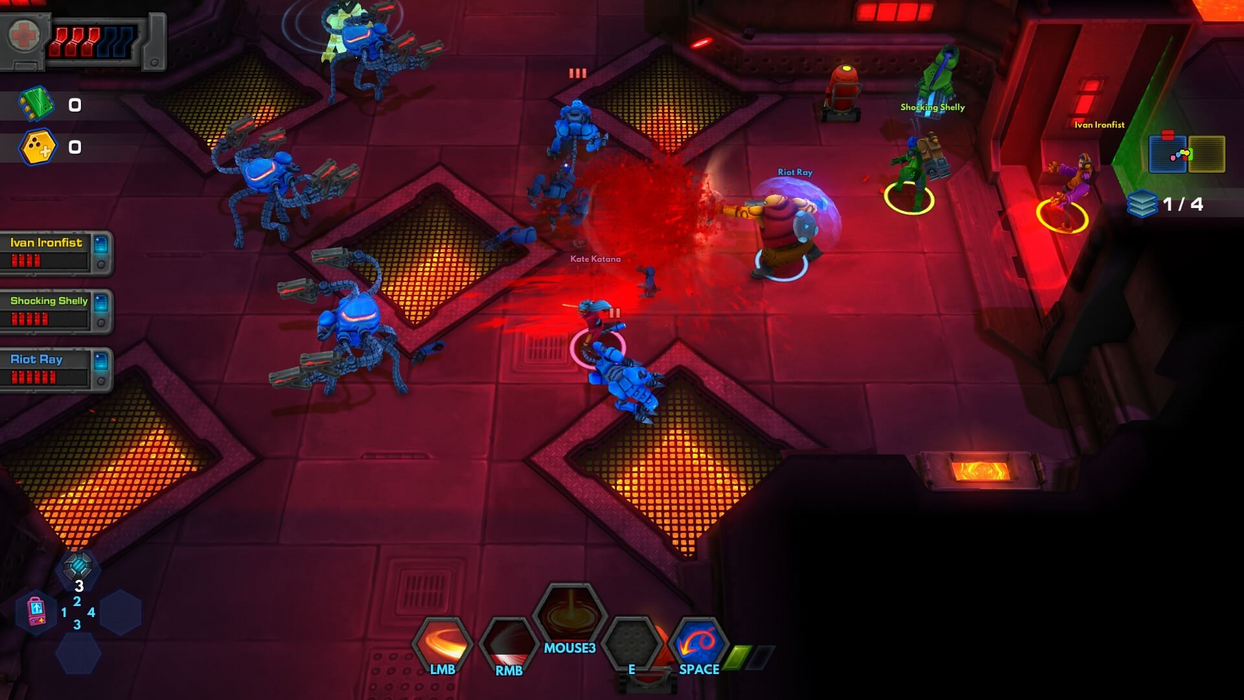1244x700 pixels.
Task: Activate the blue SPACE dash ability
Action: pos(698,642)
